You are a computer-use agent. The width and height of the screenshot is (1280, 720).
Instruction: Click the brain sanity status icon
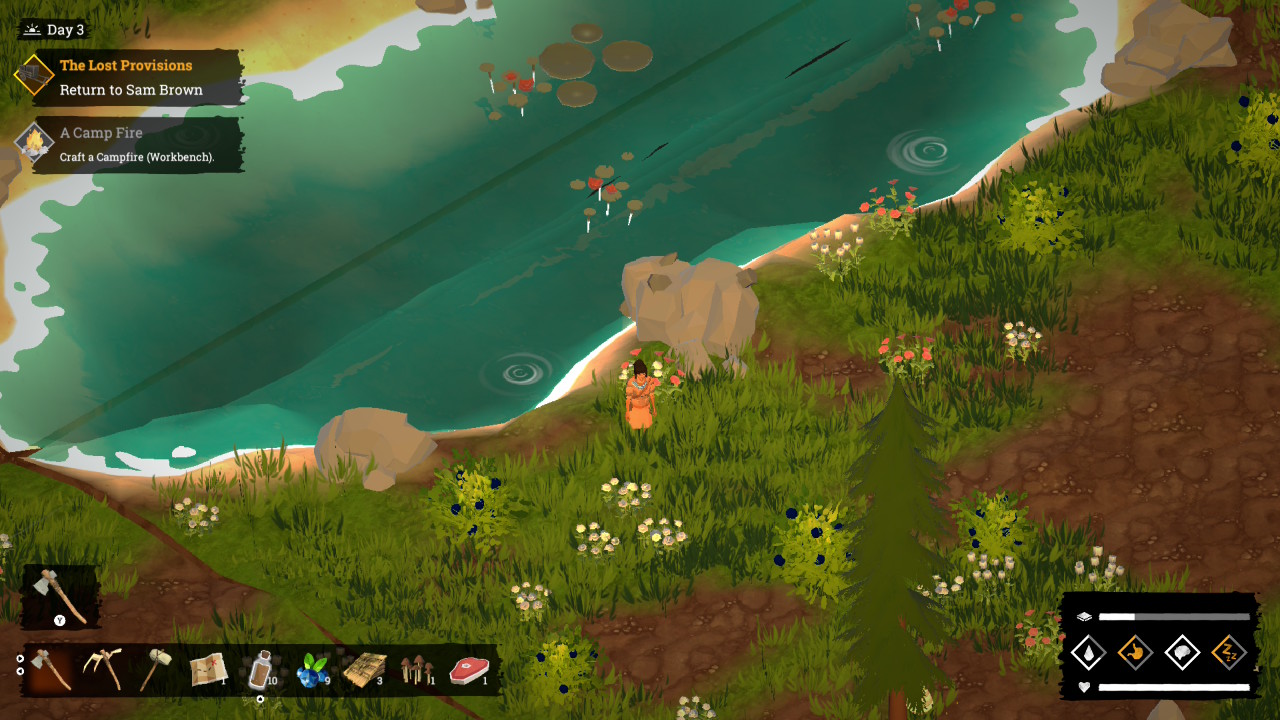click(x=1183, y=653)
